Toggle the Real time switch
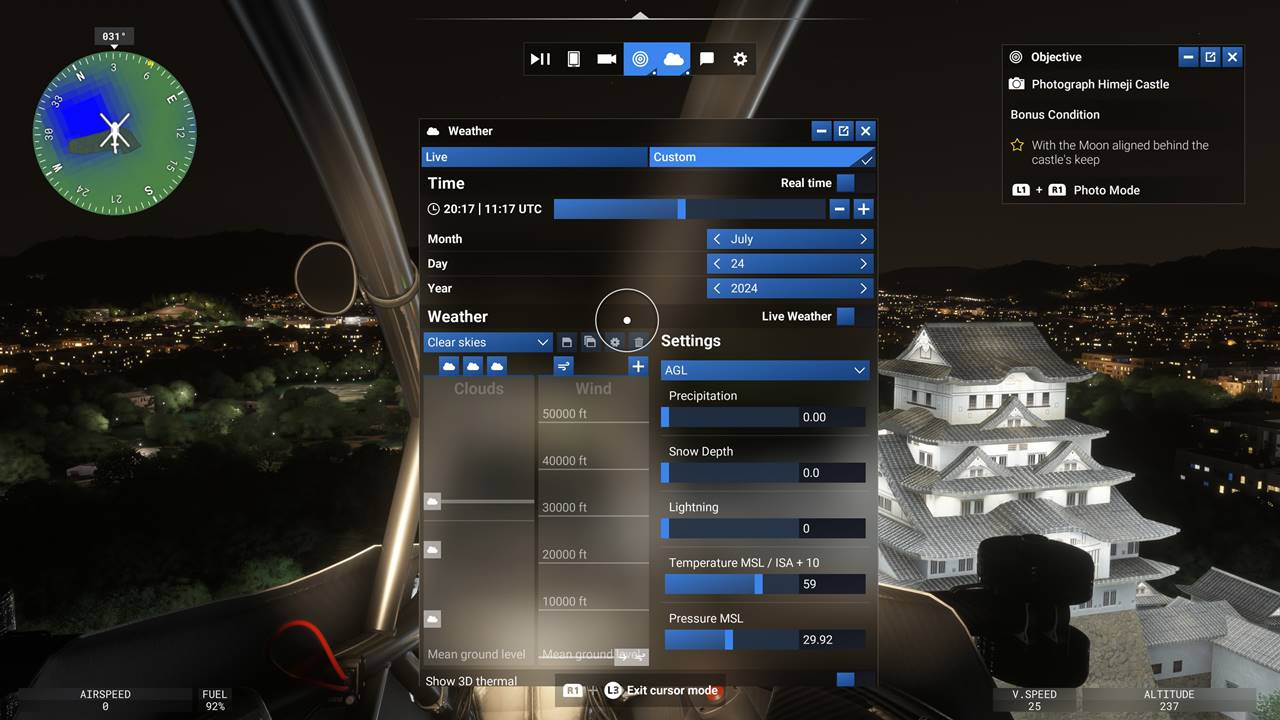This screenshot has height=720, width=1280. (846, 183)
